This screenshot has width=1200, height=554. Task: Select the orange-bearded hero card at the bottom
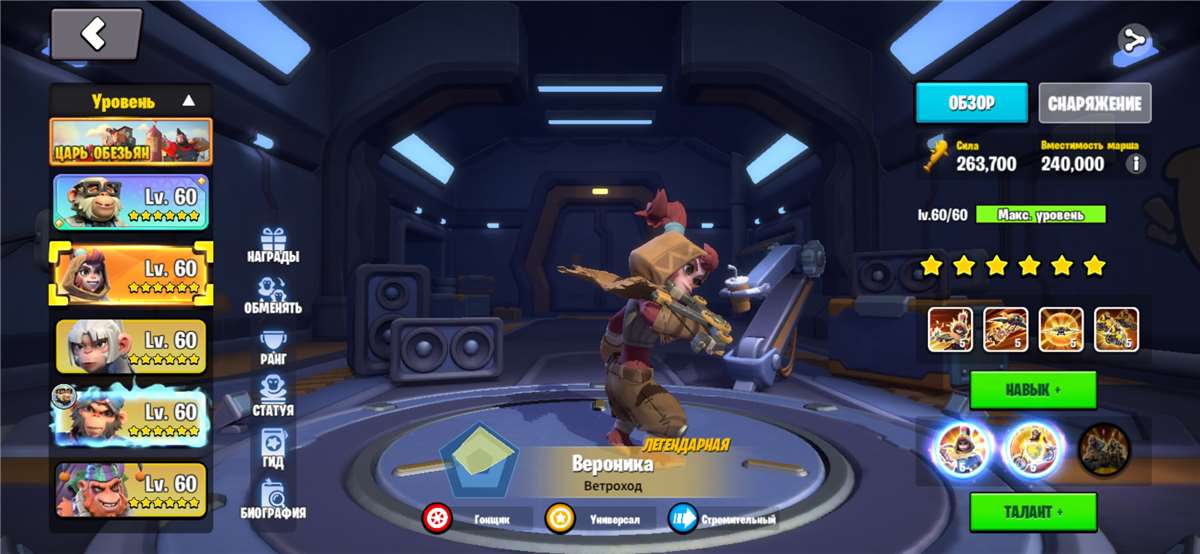(x=131, y=489)
